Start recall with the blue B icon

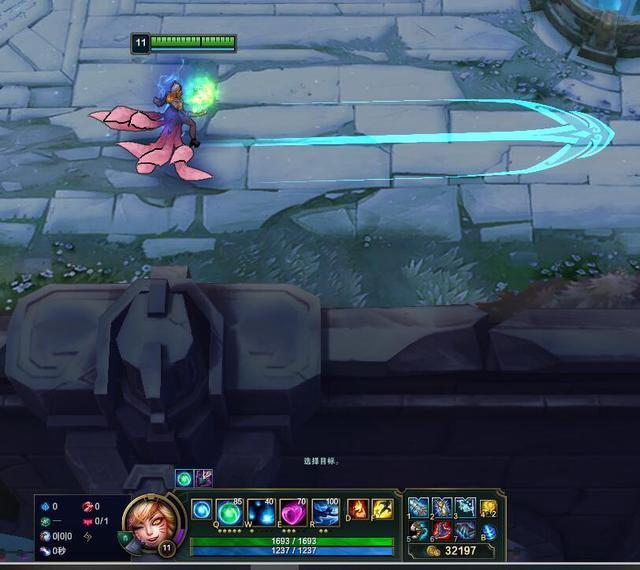coord(489,531)
